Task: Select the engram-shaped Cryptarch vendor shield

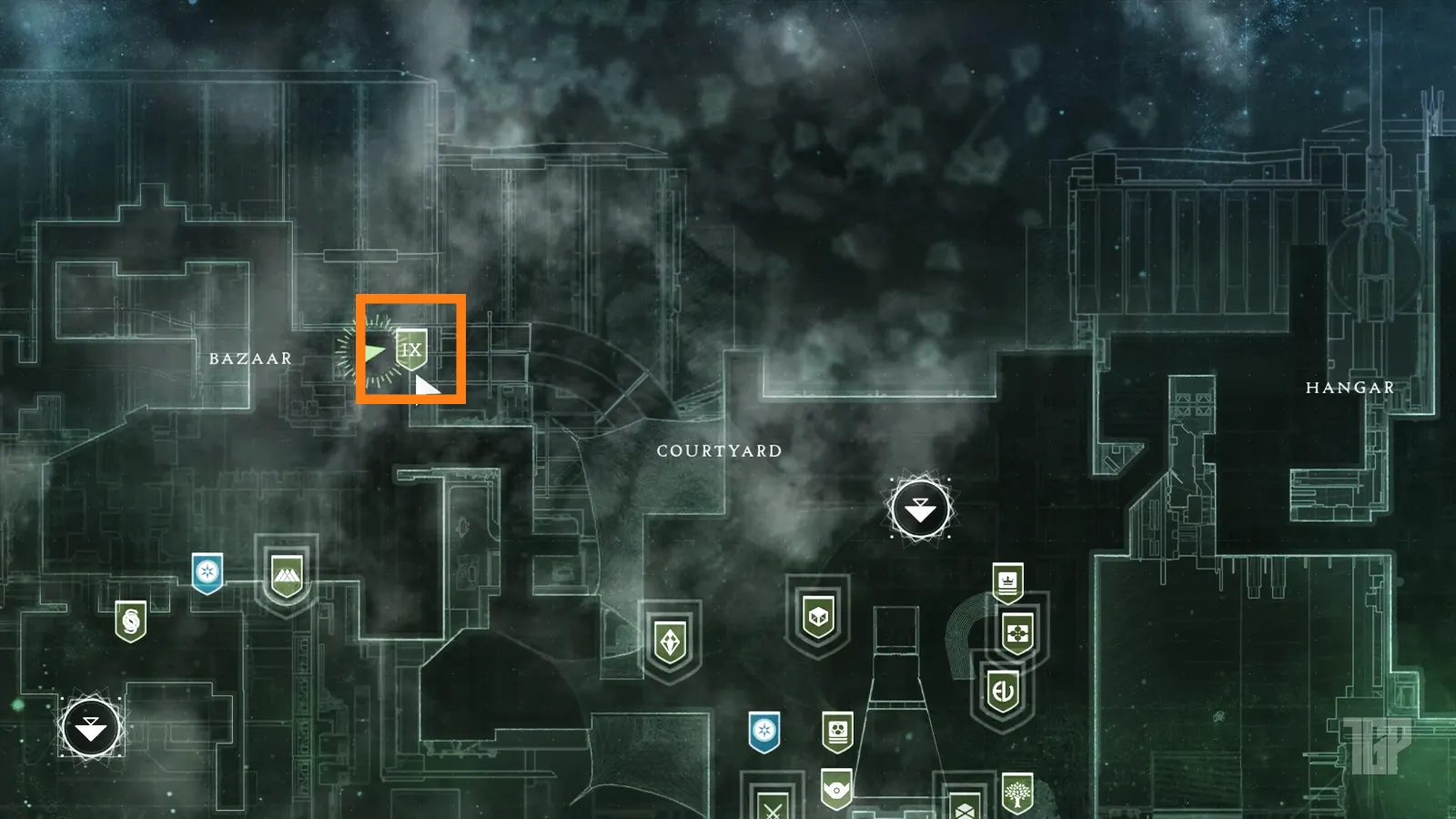Action: click(671, 640)
